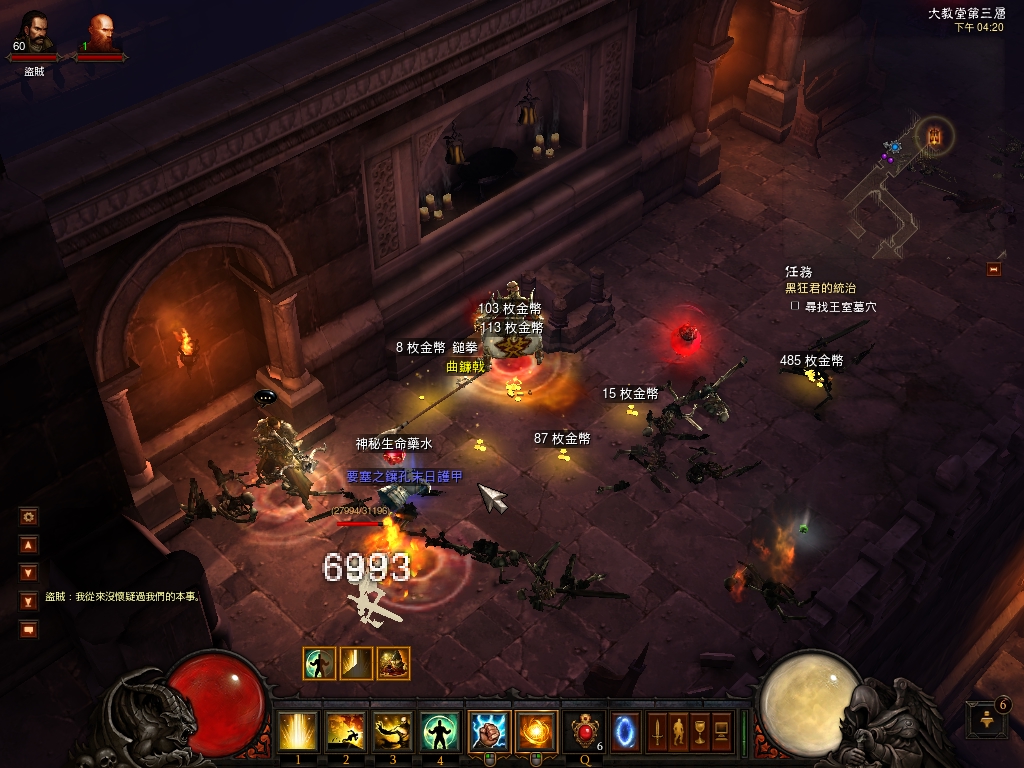Drink the red health potion
This screenshot has height=768, width=1024.
pos(583,731)
